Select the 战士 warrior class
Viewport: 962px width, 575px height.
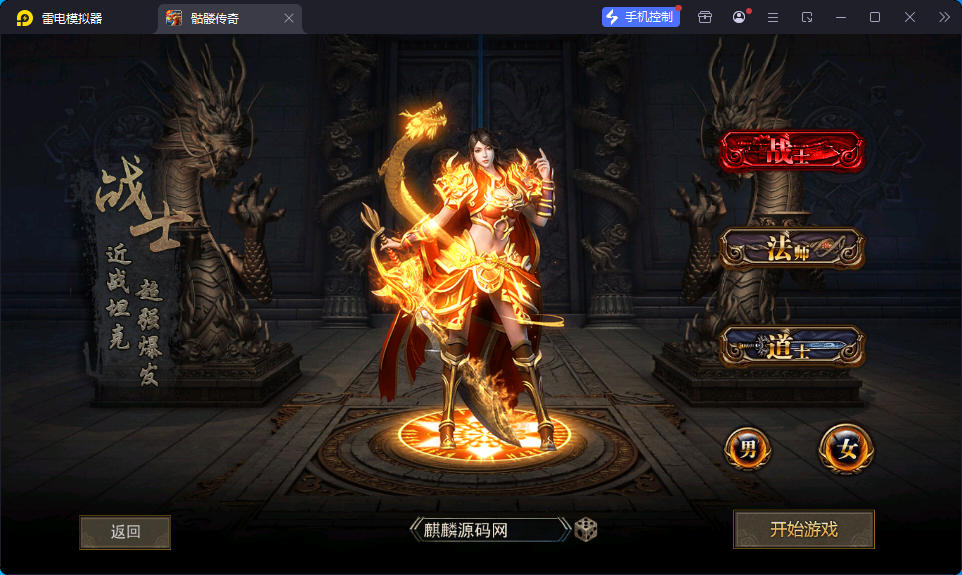(x=791, y=152)
